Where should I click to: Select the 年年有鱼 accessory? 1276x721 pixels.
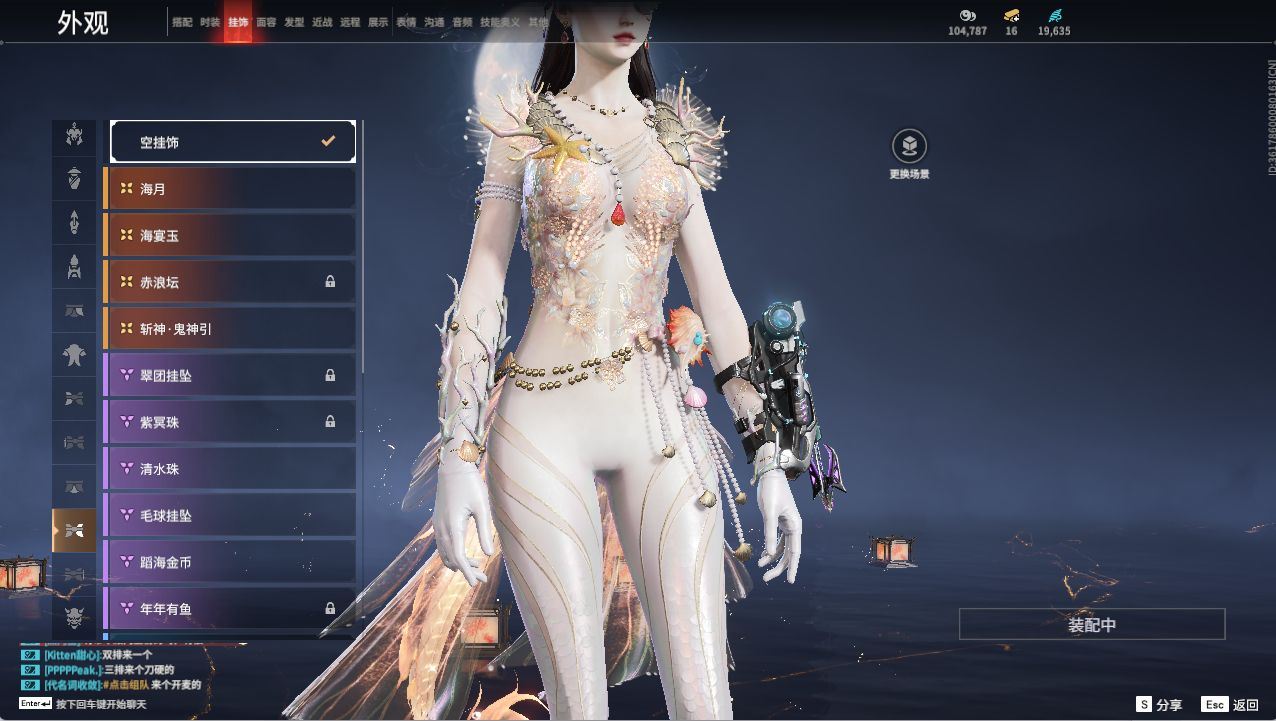[230, 608]
